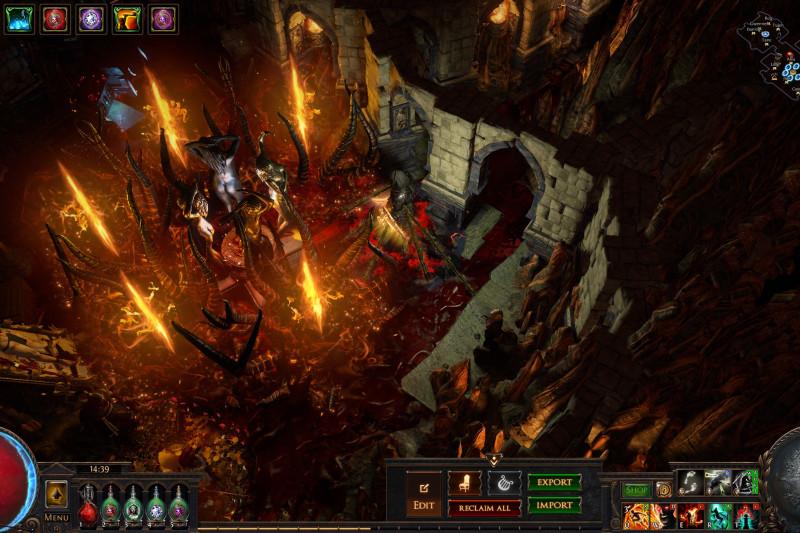Open the harp music button
Viewport: 800px width, 533px height.
(x=504, y=483)
